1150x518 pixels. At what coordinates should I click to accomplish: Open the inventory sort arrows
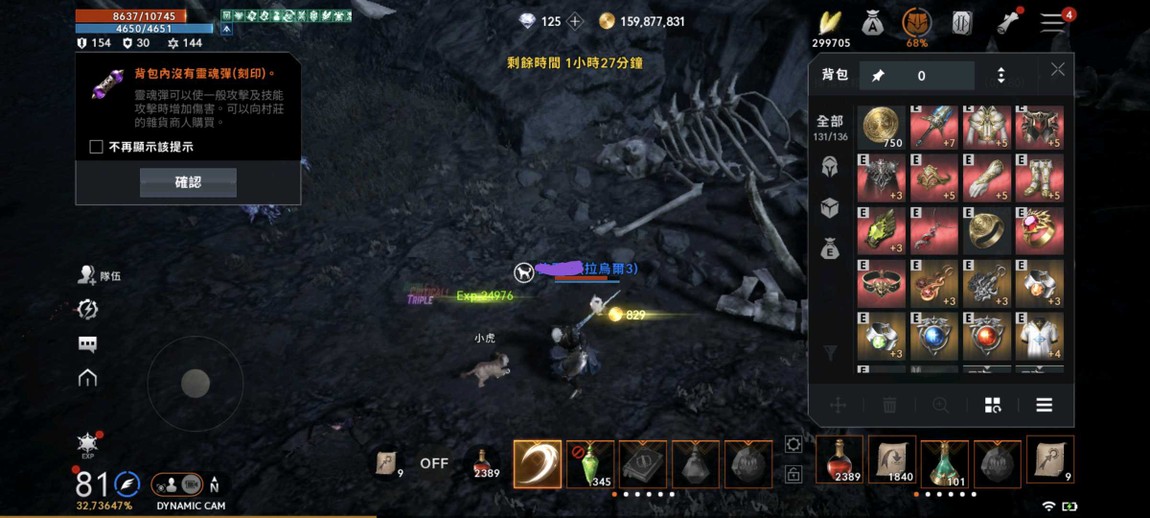pyautogui.click(x=1001, y=76)
